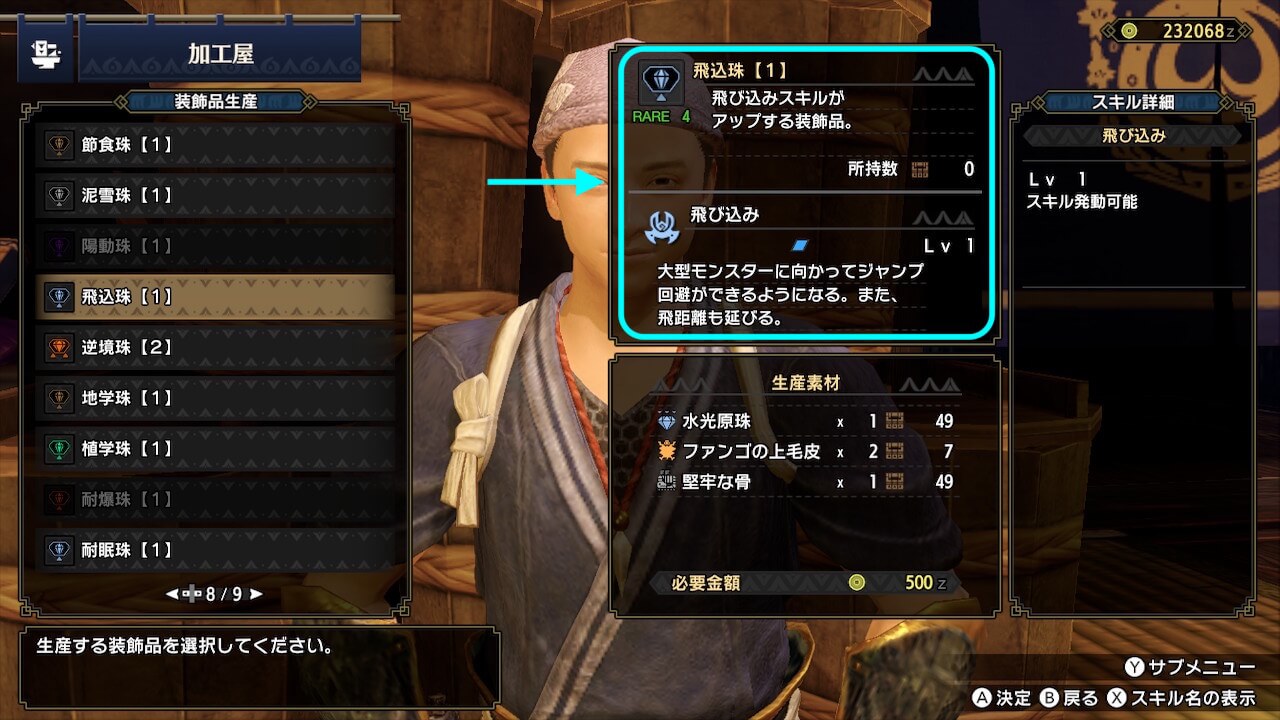The width and height of the screenshot is (1280, 720).
Task: Pick the highlighted 飛込珠【1】 row
Action: (x=215, y=297)
